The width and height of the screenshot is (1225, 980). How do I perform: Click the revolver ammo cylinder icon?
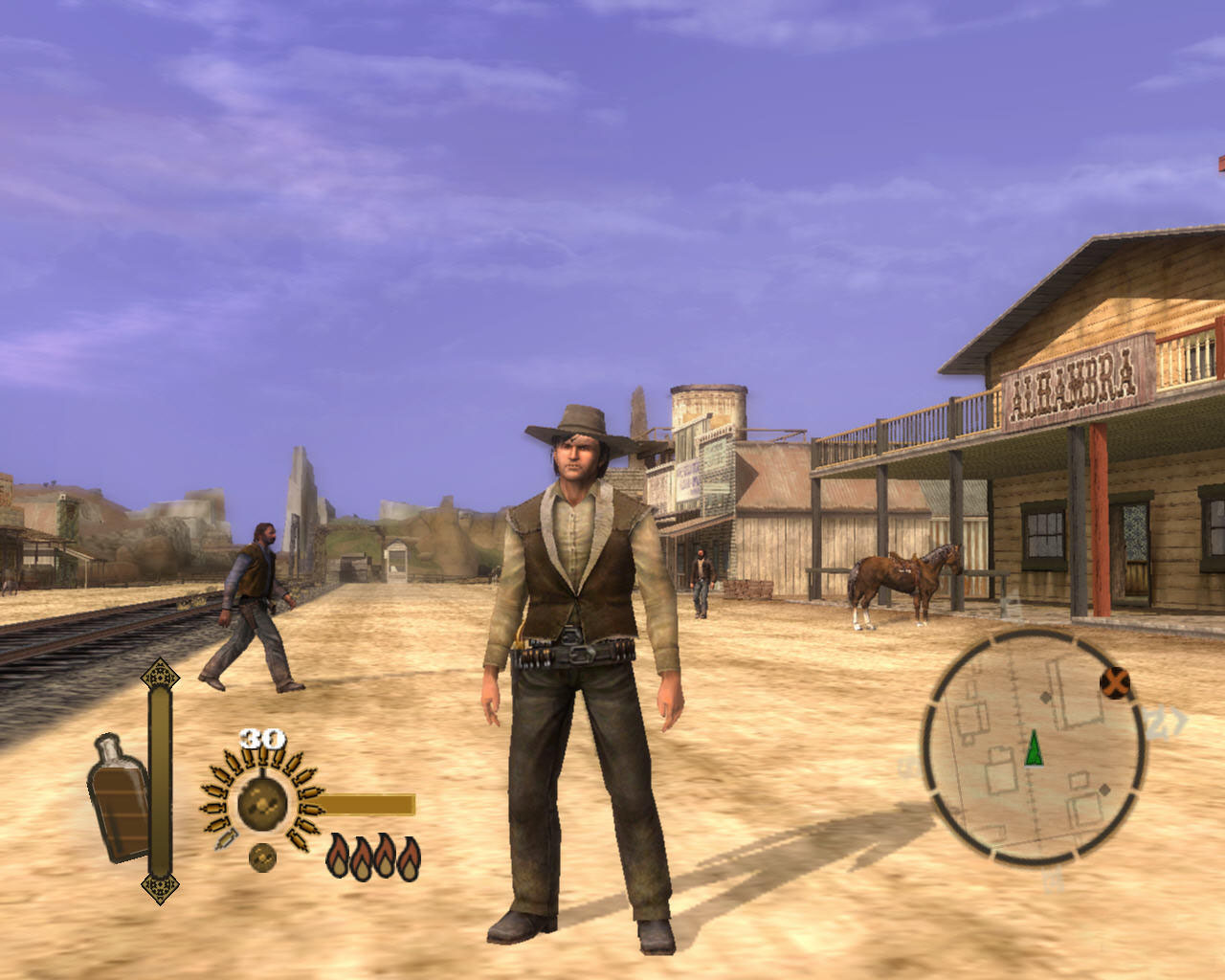(261, 801)
